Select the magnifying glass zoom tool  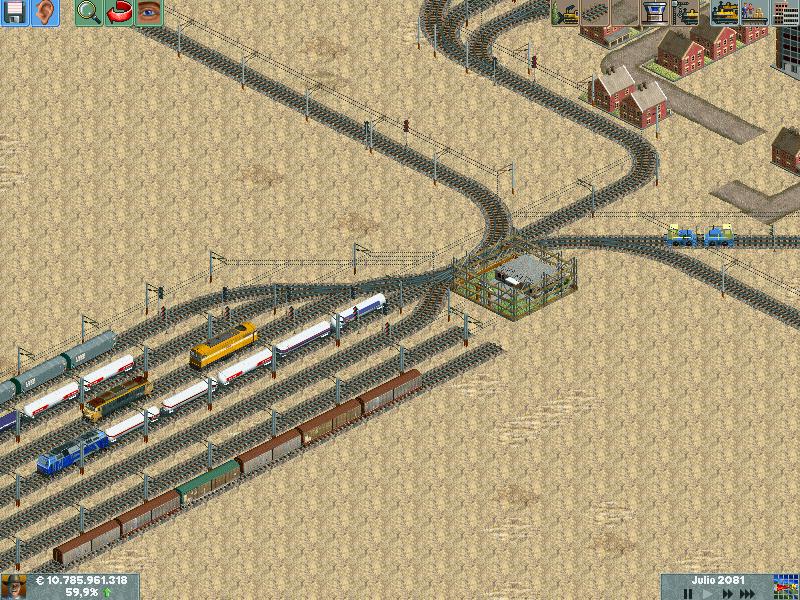click(x=89, y=13)
